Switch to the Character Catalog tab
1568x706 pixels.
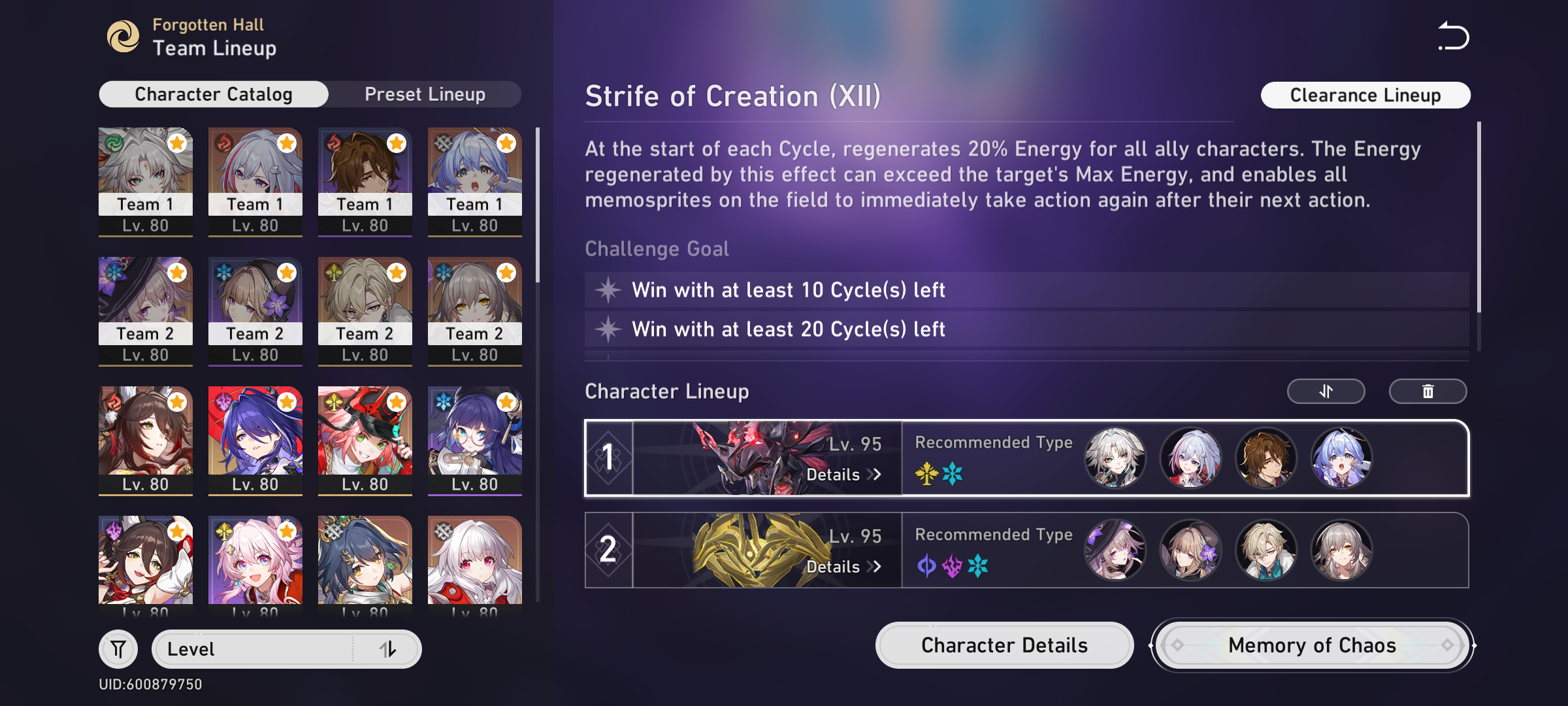(213, 93)
